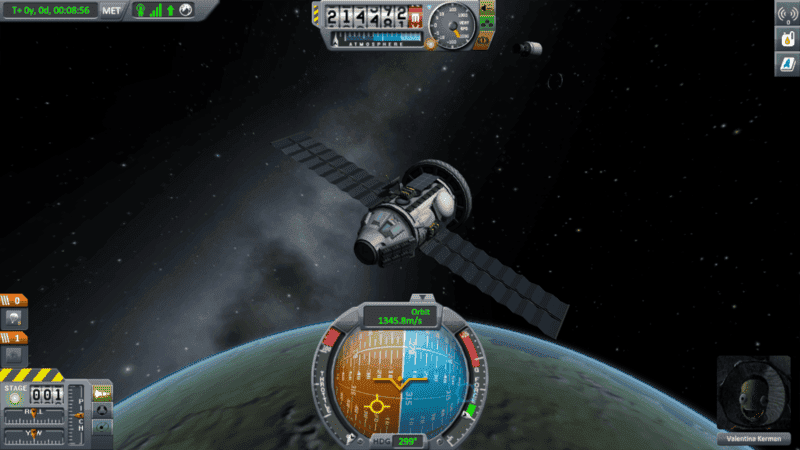Cycle the navball Orbit speed mode
Viewport: 800px width, 450px height.
(399, 316)
